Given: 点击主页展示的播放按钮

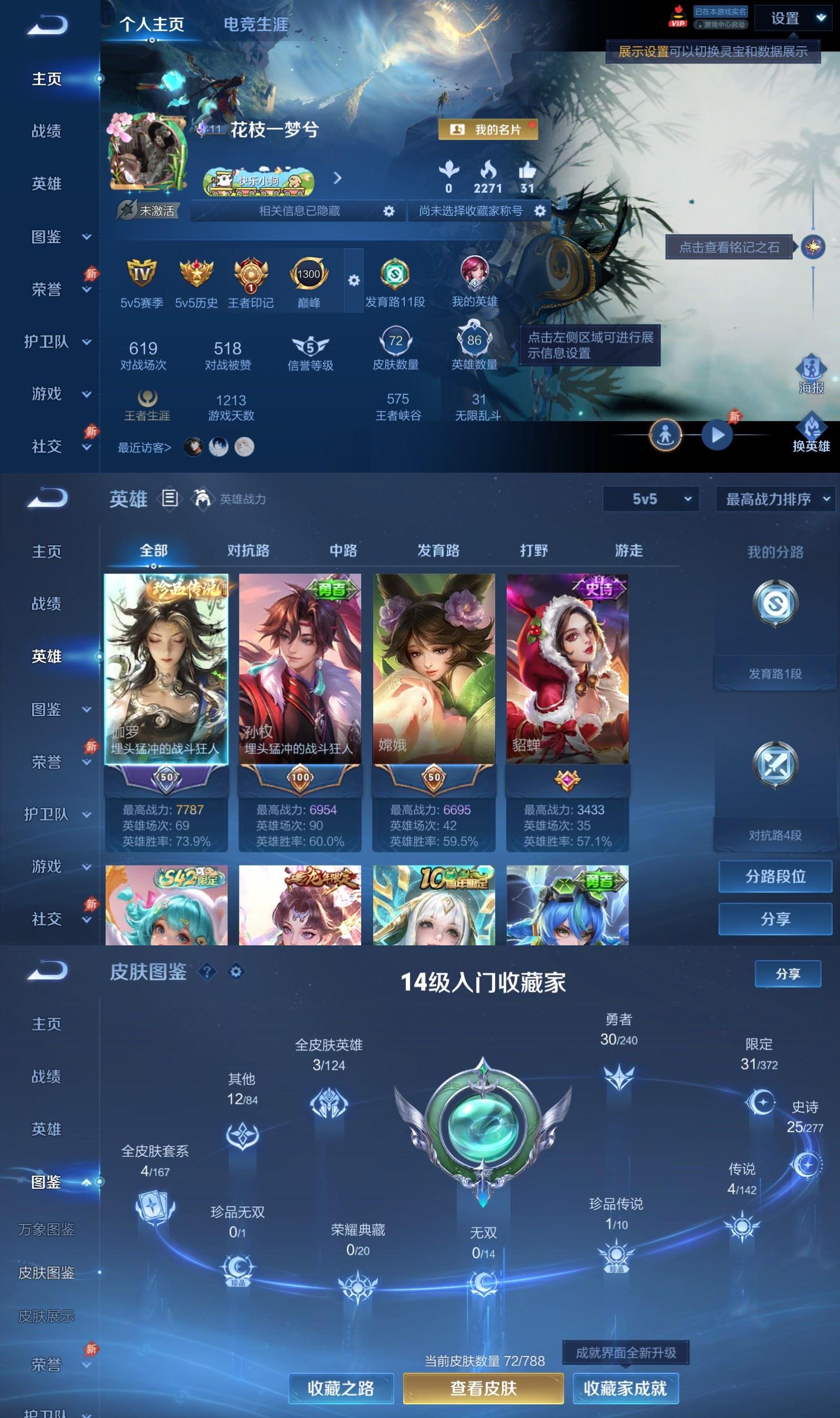Looking at the screenshot, I should [x=718, y=435].
